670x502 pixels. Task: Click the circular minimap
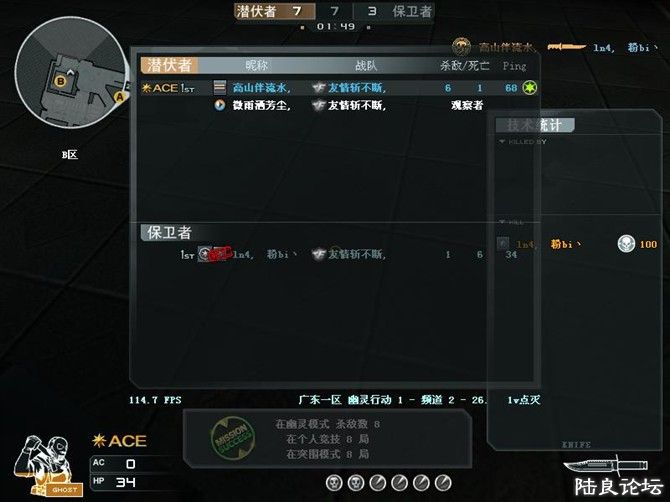[71, 74]
